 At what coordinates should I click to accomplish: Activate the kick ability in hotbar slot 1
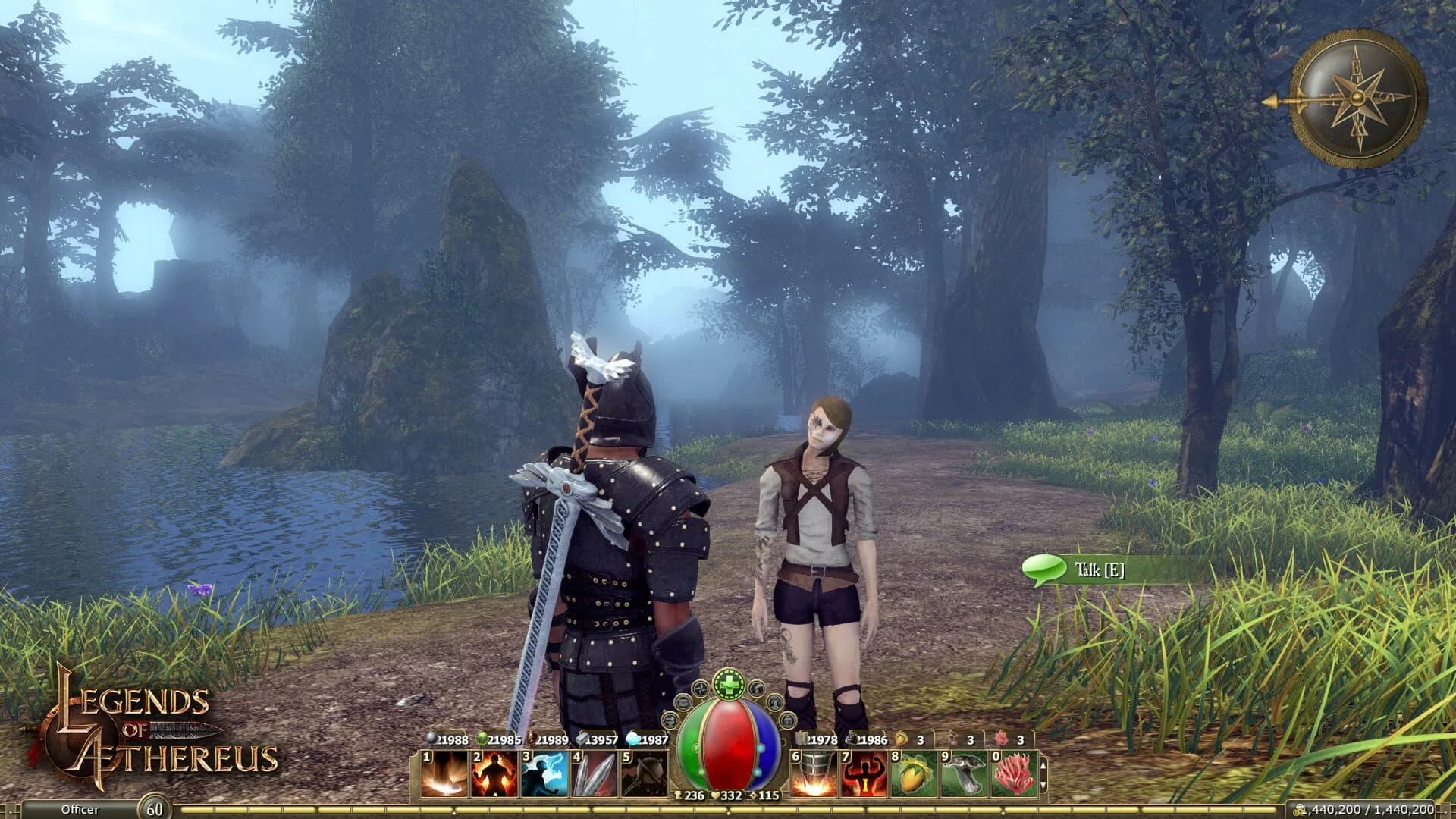pyautogui.click(x=442, y=774)
